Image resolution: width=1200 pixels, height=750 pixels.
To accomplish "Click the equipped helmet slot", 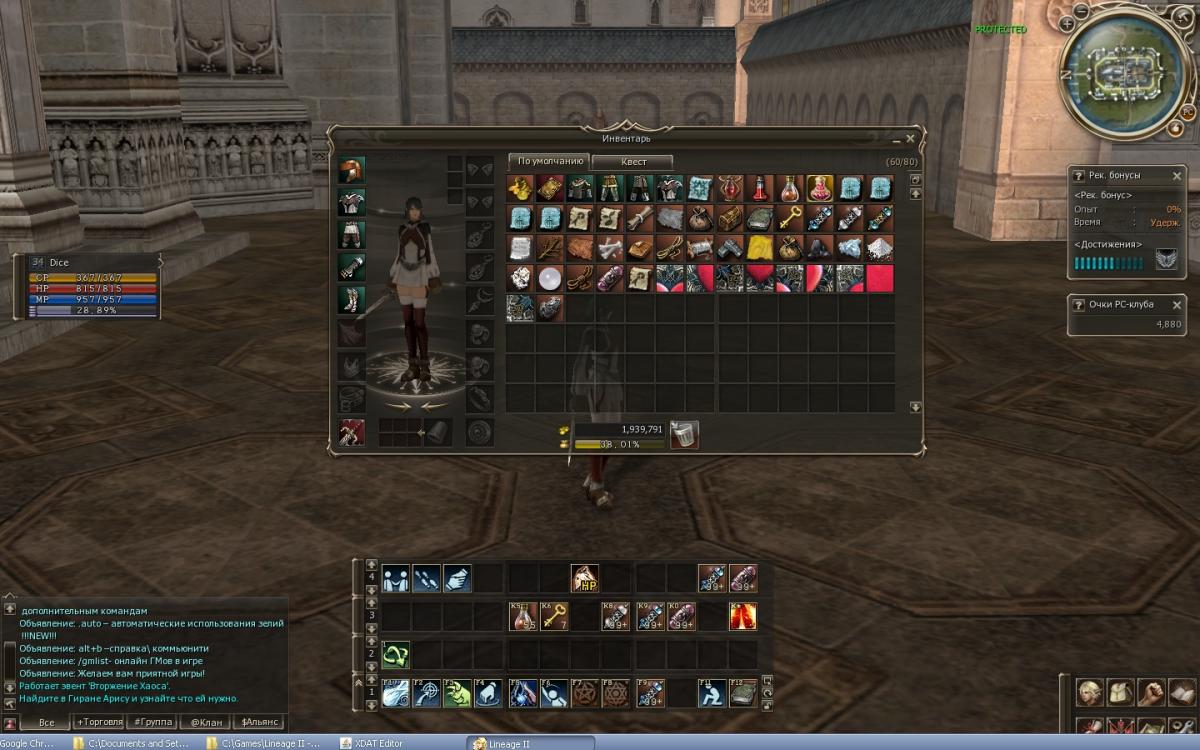I will [x=351, y=171].
